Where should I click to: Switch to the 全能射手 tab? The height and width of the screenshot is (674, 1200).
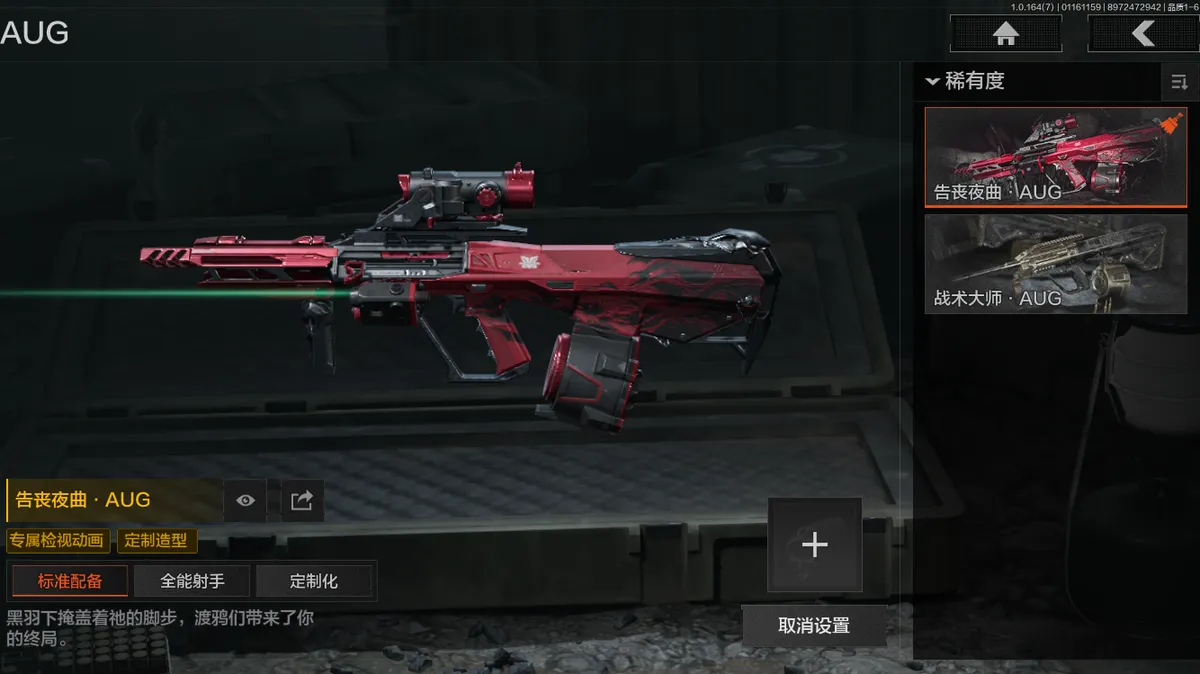pos(192,581)
